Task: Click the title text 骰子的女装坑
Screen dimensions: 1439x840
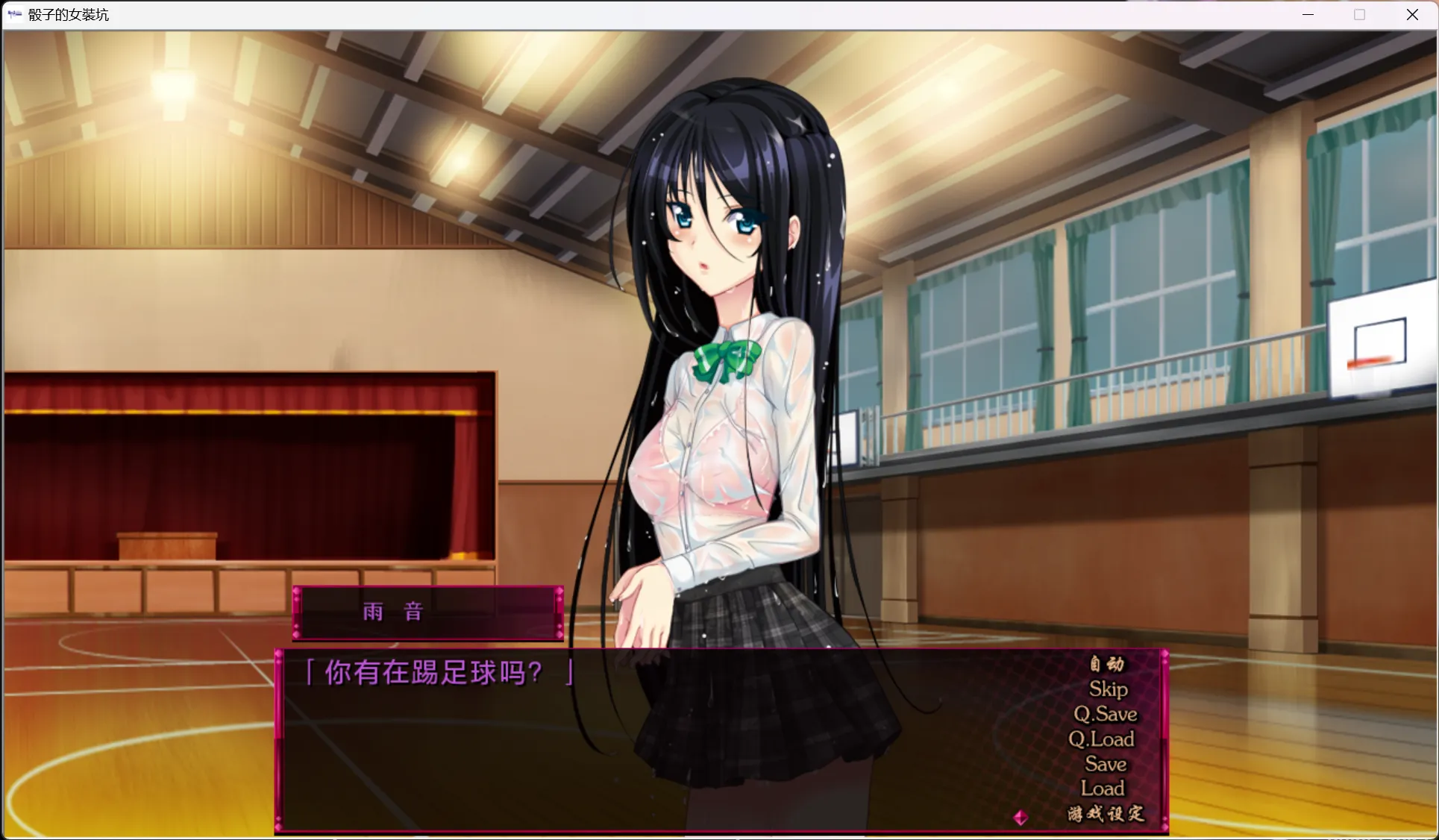Action: point(68,14)
